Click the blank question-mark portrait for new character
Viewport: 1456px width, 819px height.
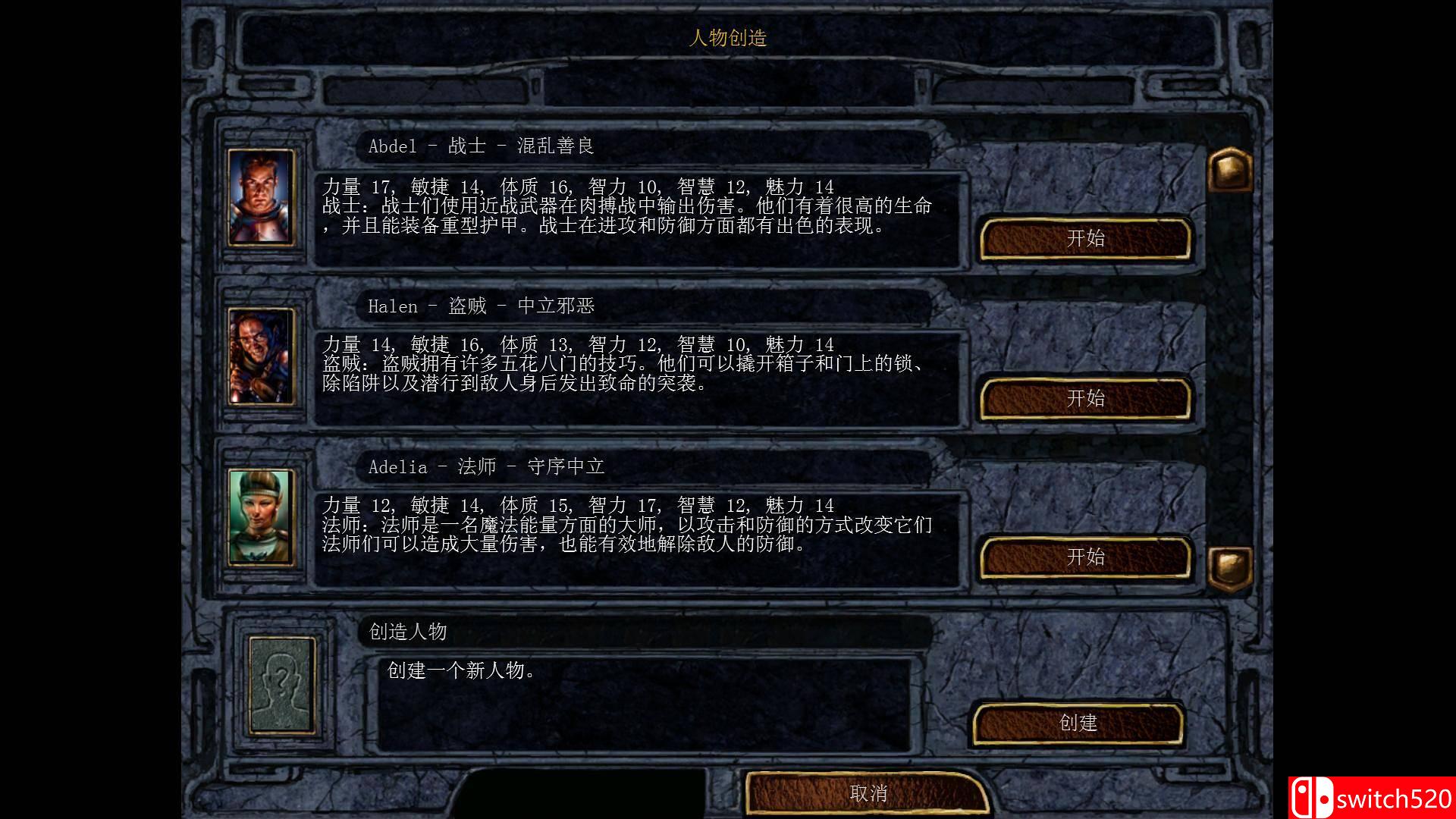[281, 685]
